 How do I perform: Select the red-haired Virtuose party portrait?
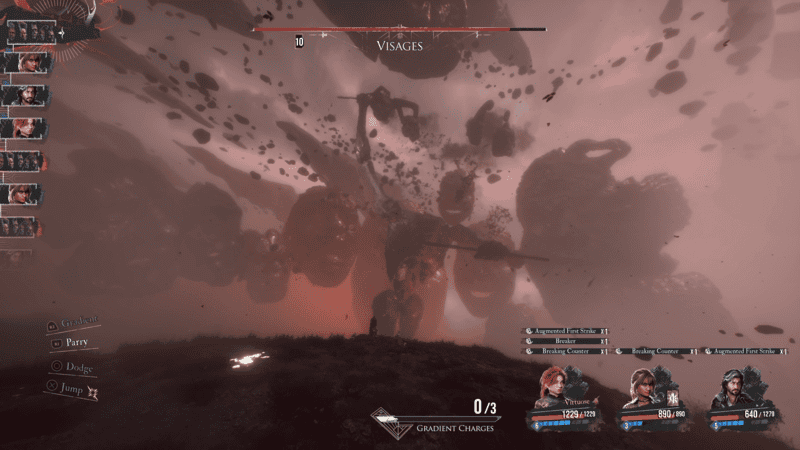pyautogui.click(x=552, y=388)
